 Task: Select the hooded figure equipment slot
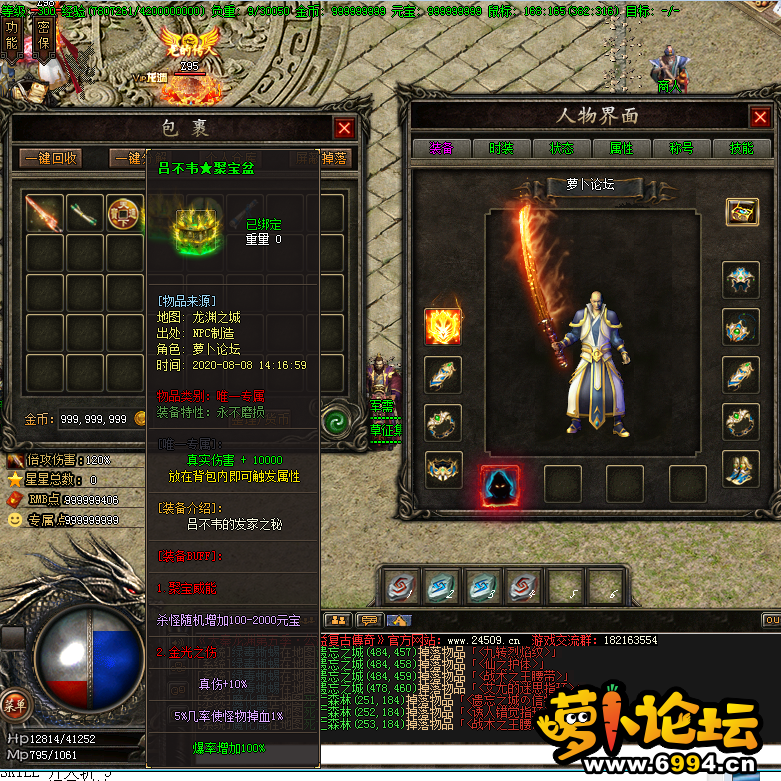point(499,484)
